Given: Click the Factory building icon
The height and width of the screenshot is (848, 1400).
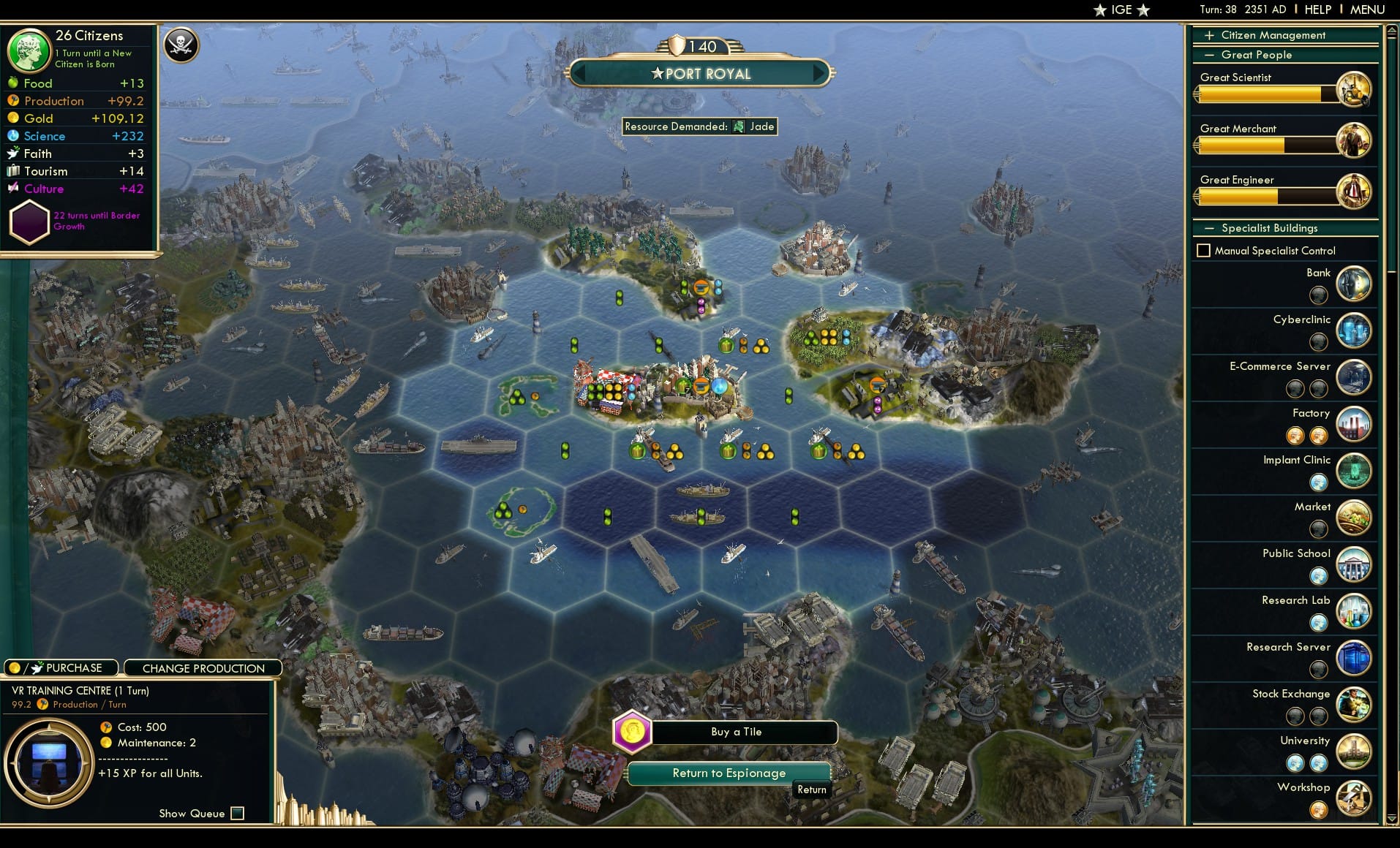Looking at the screenshot, I should tap(1354, 424).
